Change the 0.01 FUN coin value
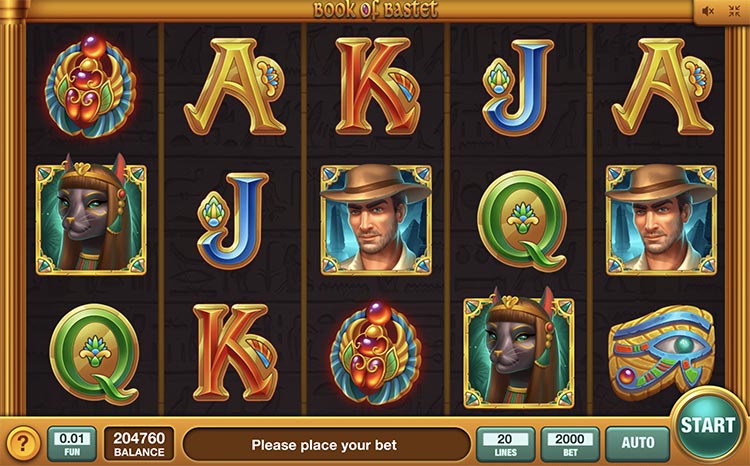Viewport: 750px width, 466px height. (71, 443)
